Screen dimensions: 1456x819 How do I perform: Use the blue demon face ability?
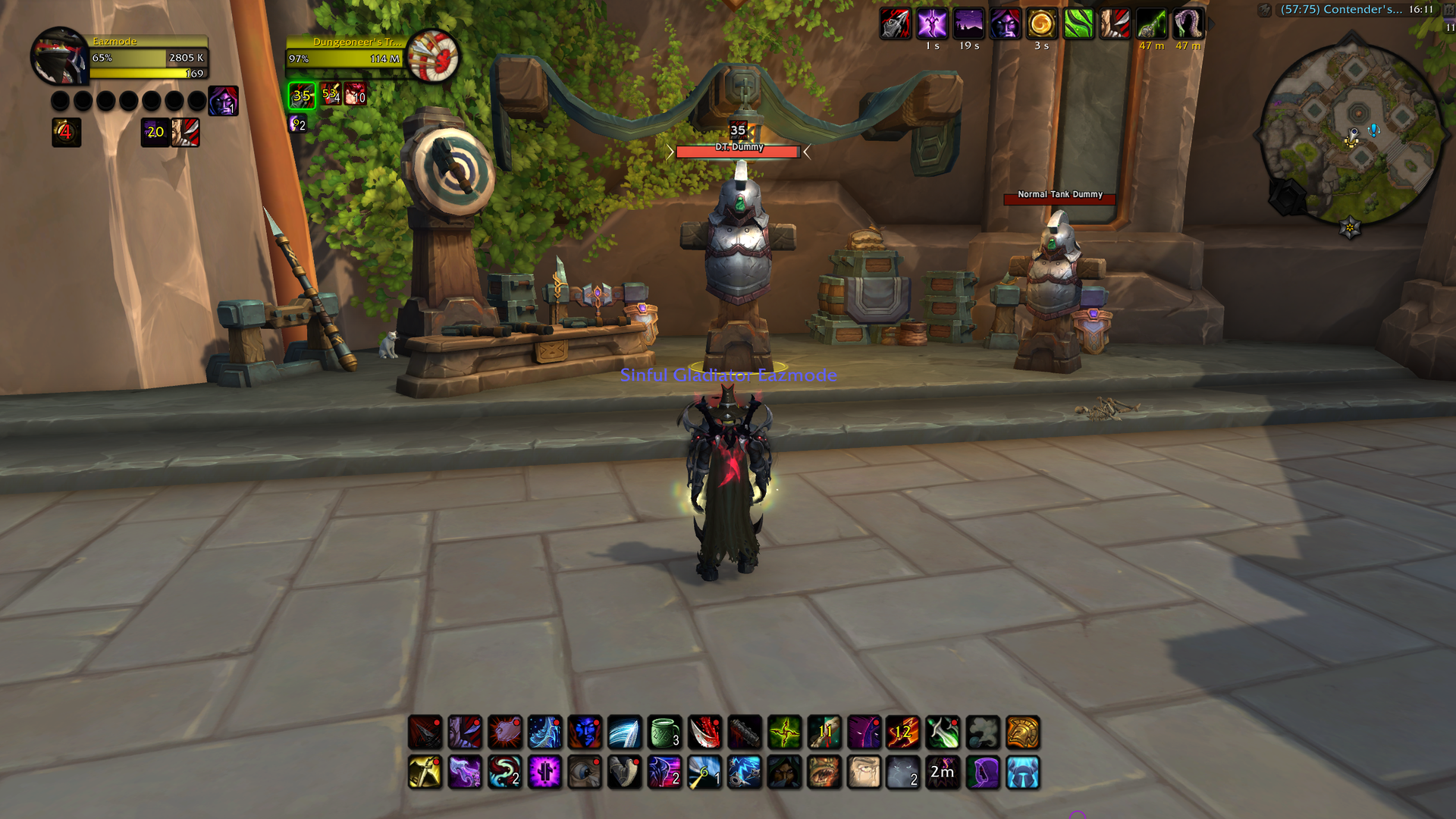[x=585, y=733]
